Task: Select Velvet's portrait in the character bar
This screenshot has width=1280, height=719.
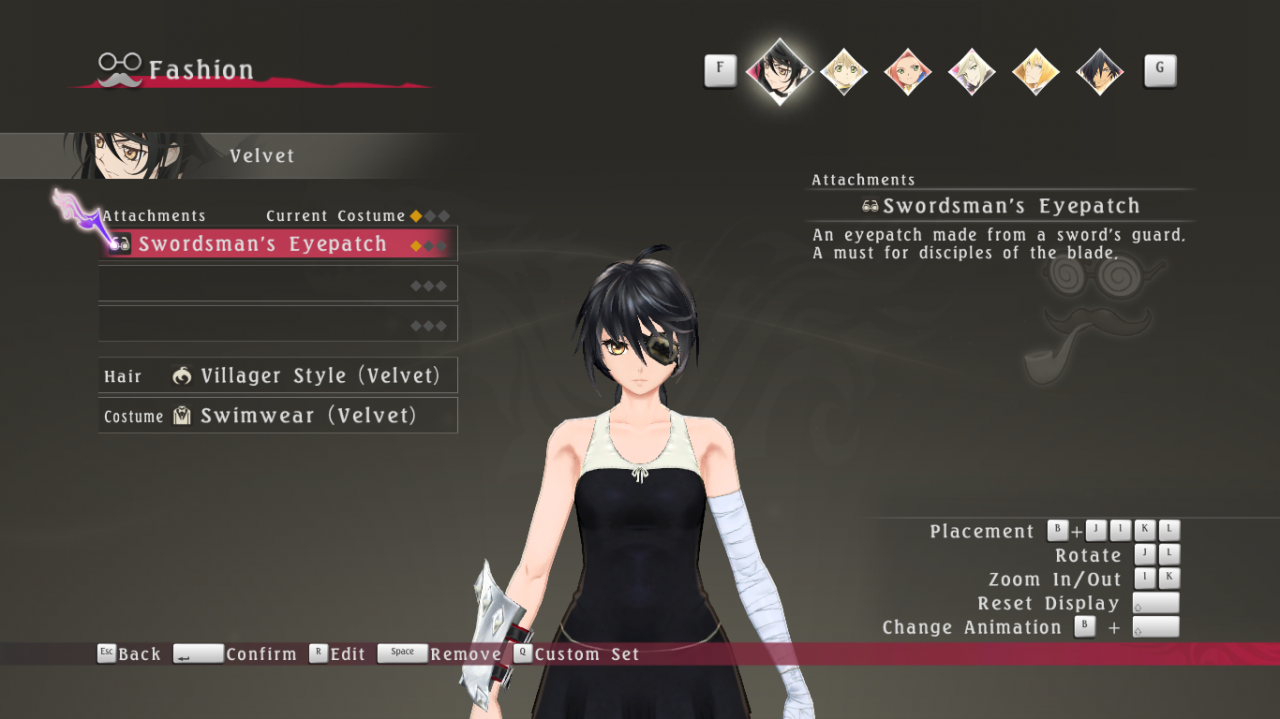Action: click(x=779, y=70)
